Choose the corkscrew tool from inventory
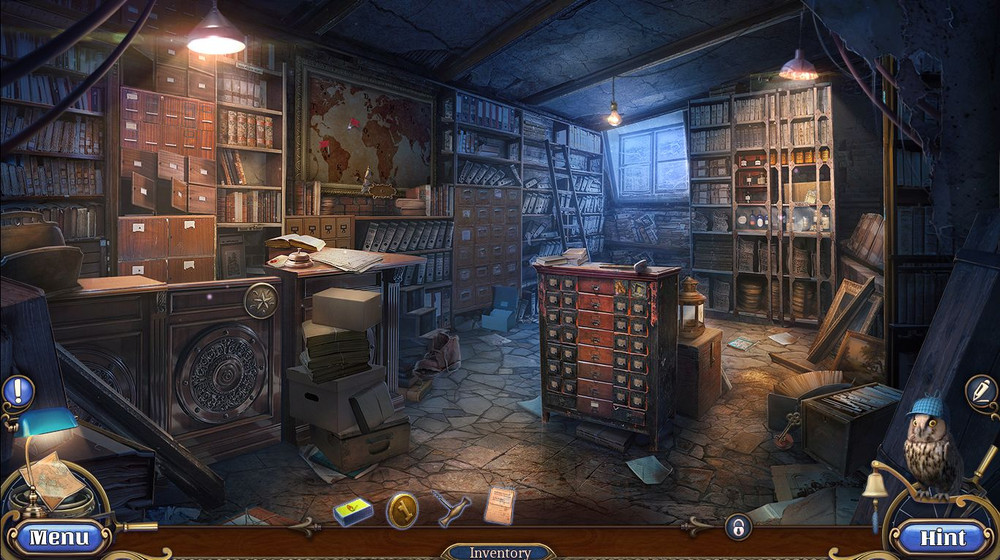Image resolution: width=1000 pixels, height=560 pixels. tap(451, 507)
